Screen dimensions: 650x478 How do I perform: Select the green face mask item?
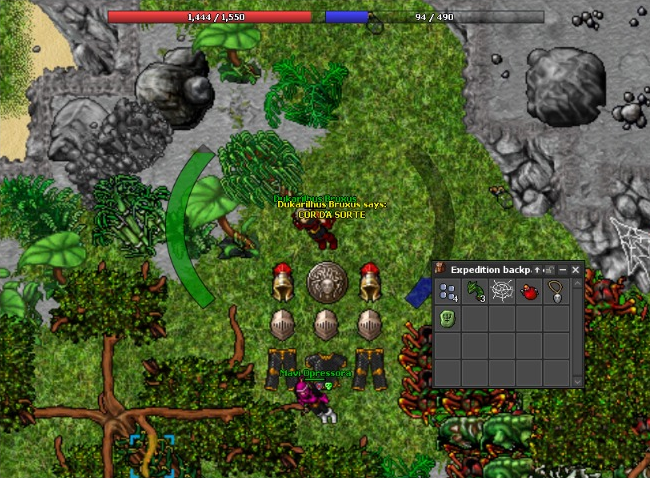coord(447,320)
